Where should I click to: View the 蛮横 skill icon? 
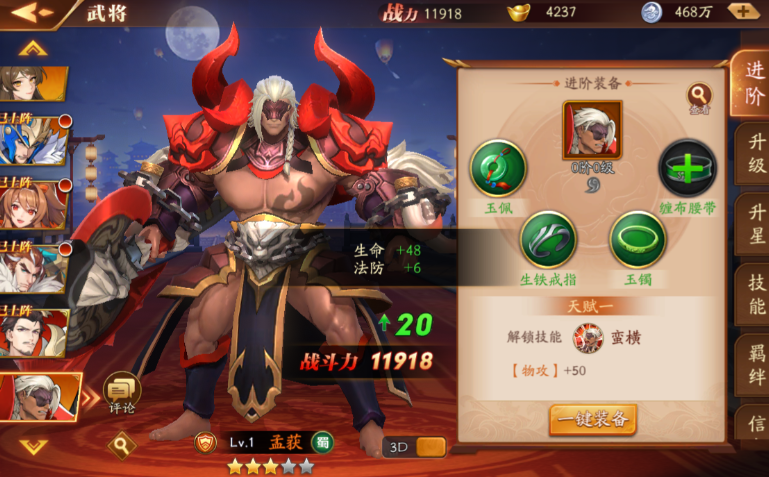587,337
